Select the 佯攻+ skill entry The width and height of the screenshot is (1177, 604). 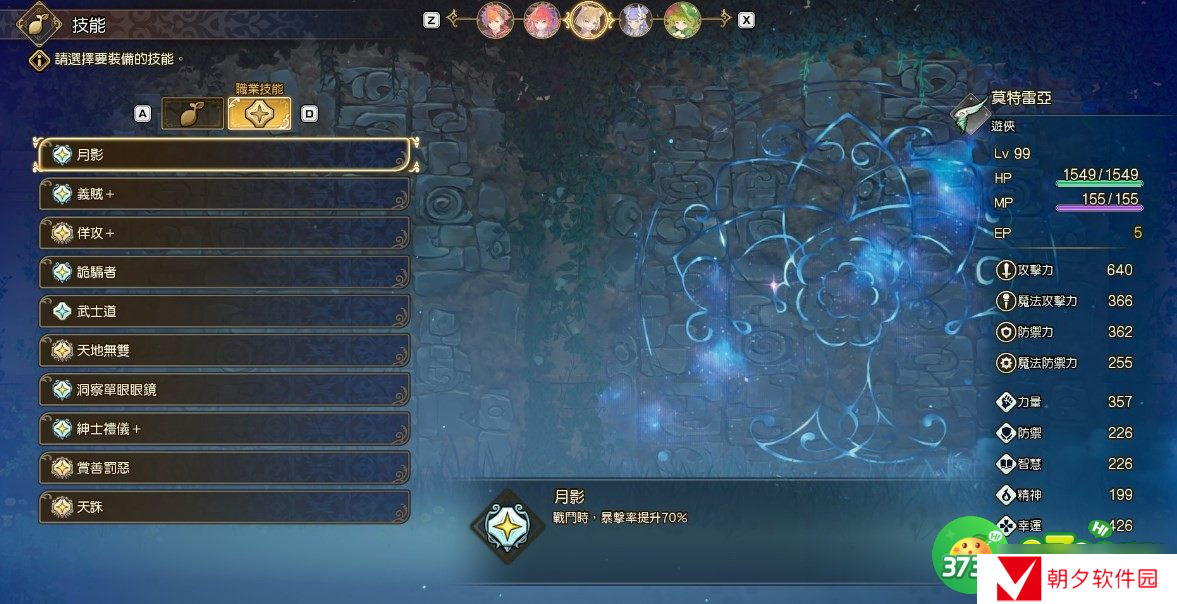(x=224, y=233)
